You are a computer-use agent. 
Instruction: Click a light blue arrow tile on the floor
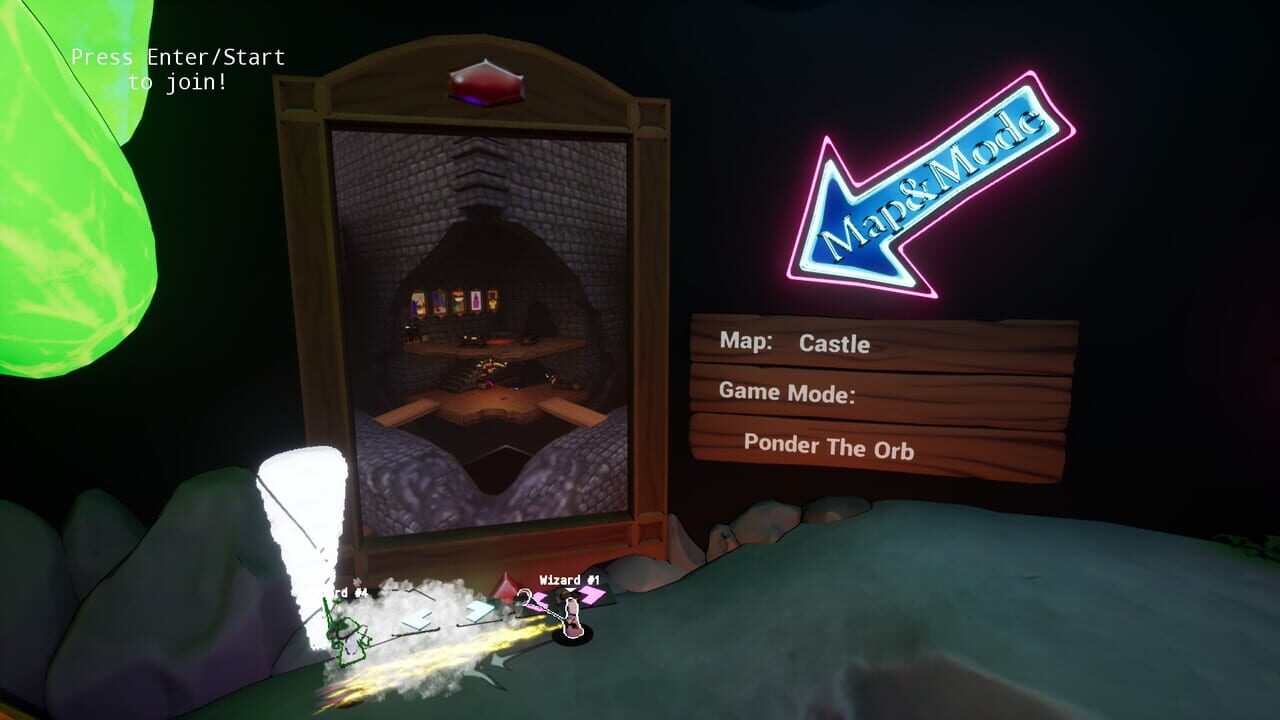417,618
